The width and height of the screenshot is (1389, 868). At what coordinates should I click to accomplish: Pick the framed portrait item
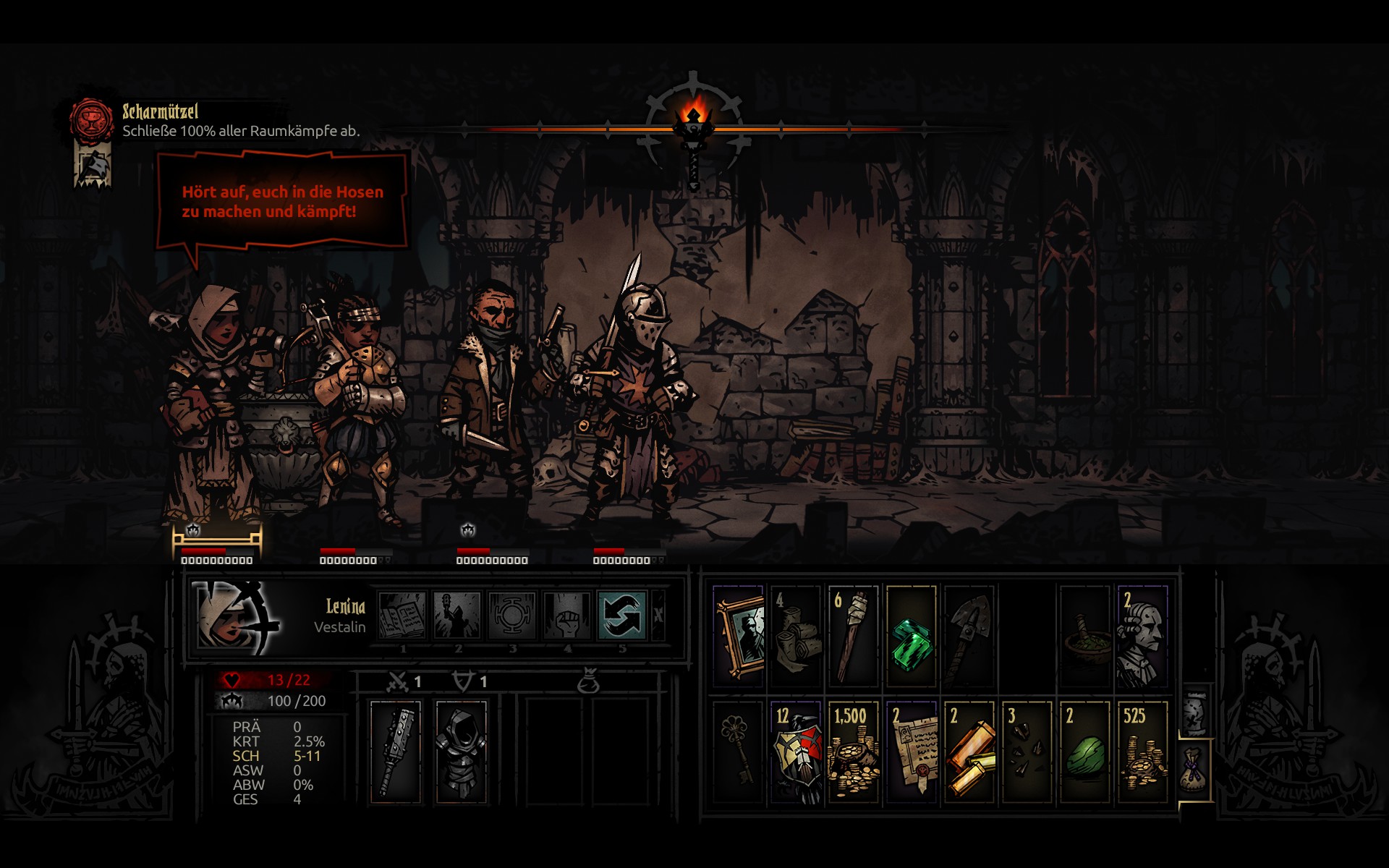tap(739, 637)
